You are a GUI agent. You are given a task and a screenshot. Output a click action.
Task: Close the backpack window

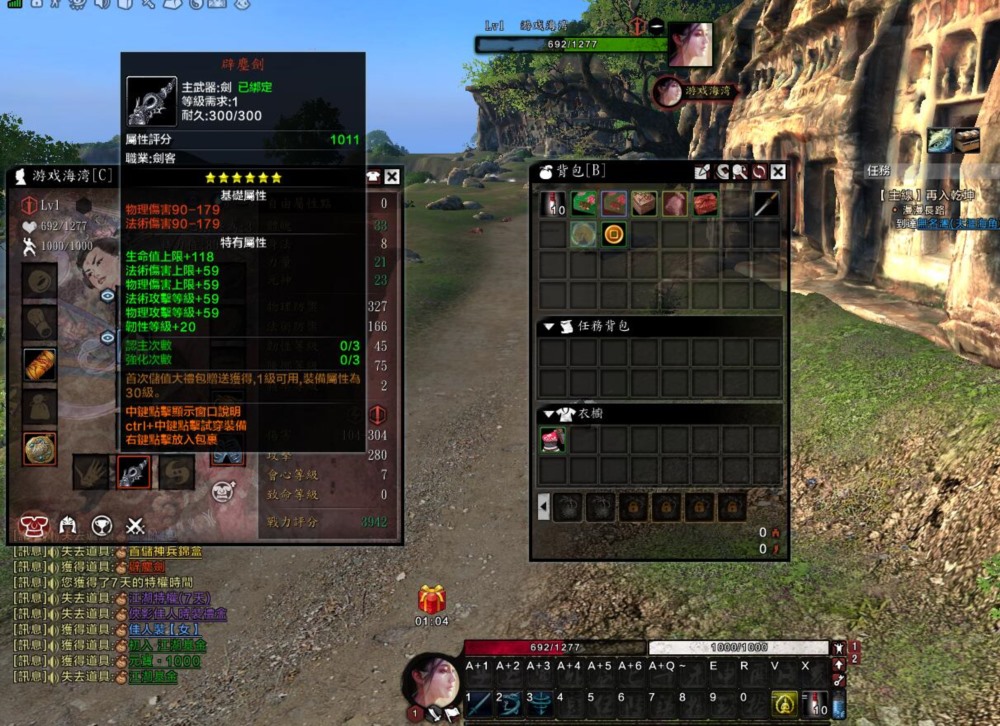coord(778,172)
